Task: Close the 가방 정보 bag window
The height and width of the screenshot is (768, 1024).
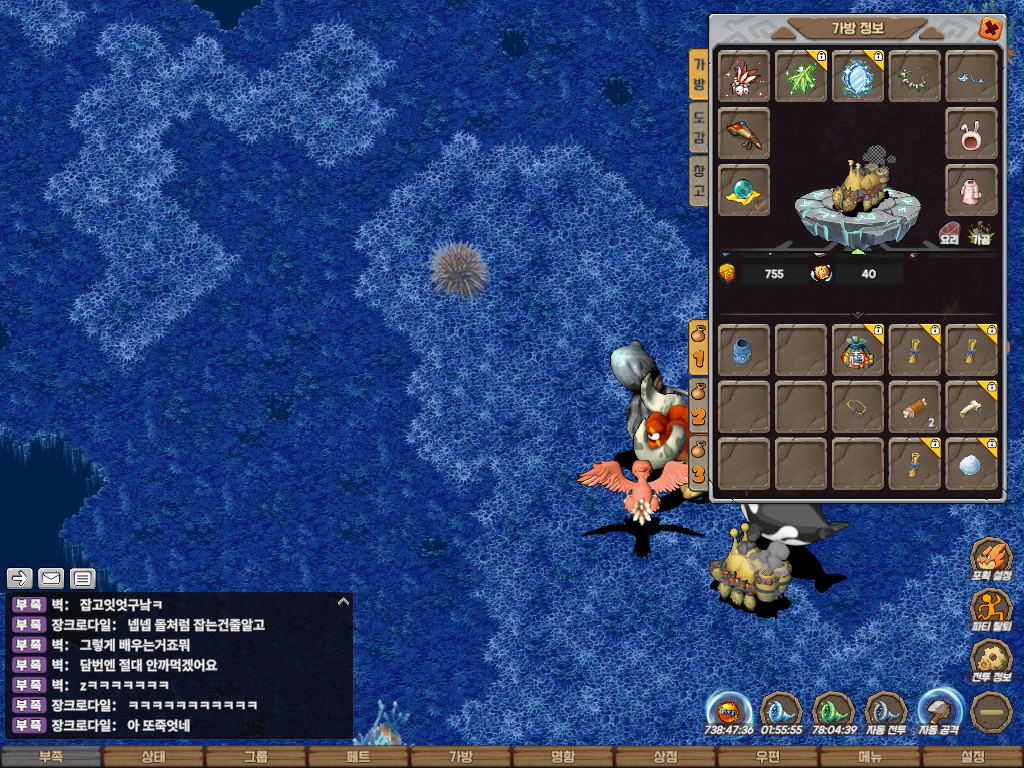Action: click(990, 29)
